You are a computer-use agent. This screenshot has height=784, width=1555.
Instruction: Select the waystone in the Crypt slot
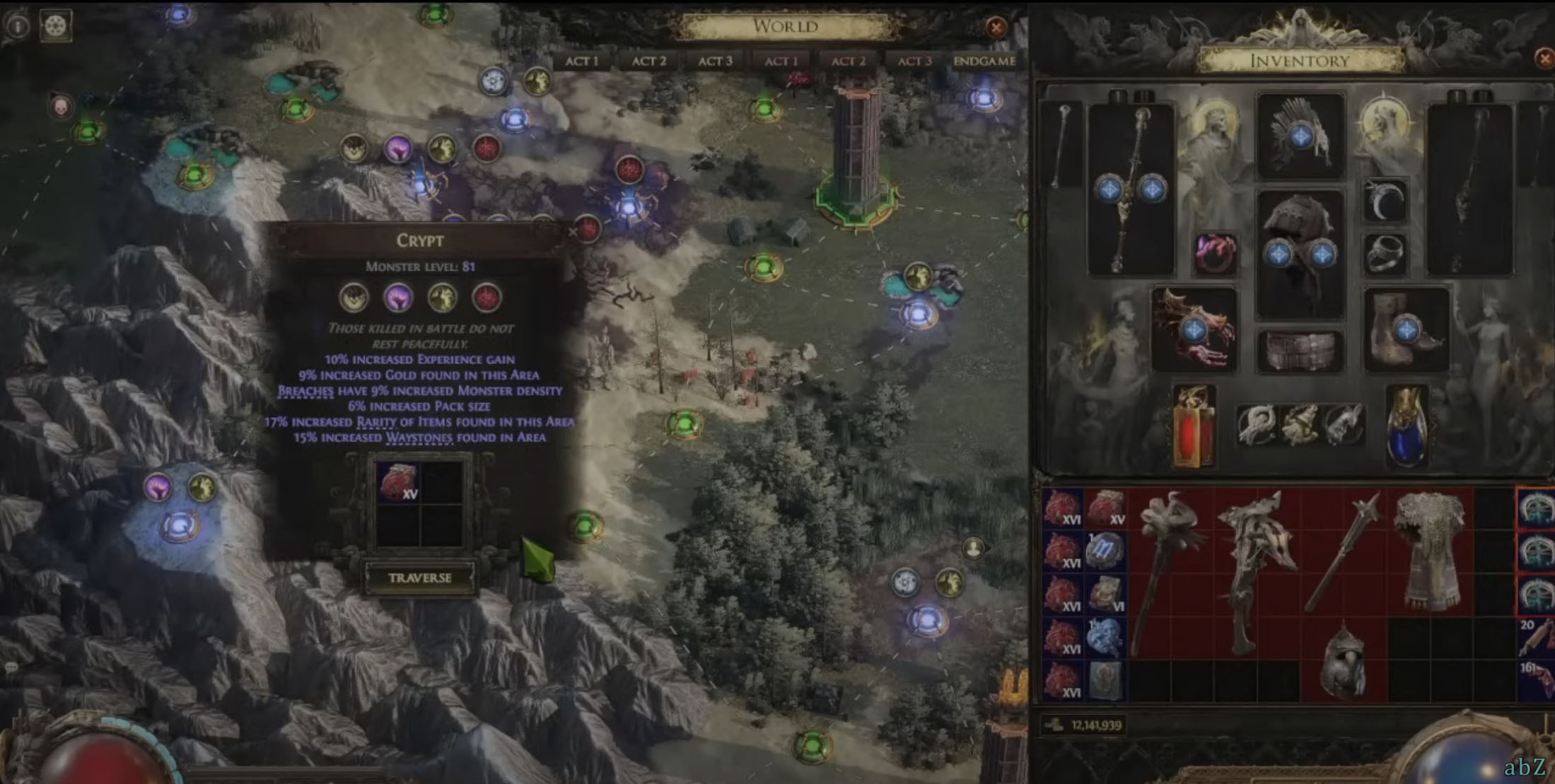(398, 482)
